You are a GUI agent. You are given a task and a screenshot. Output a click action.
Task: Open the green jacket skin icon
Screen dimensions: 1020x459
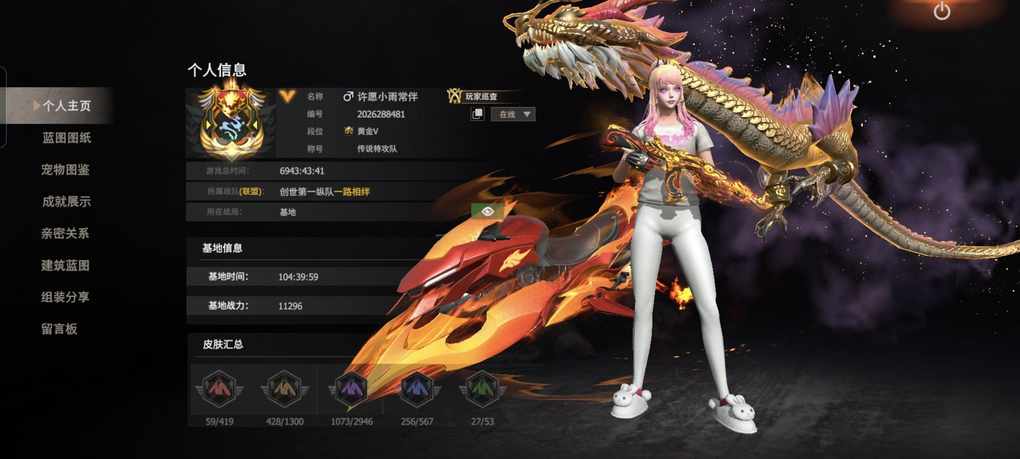click(481, 387)
